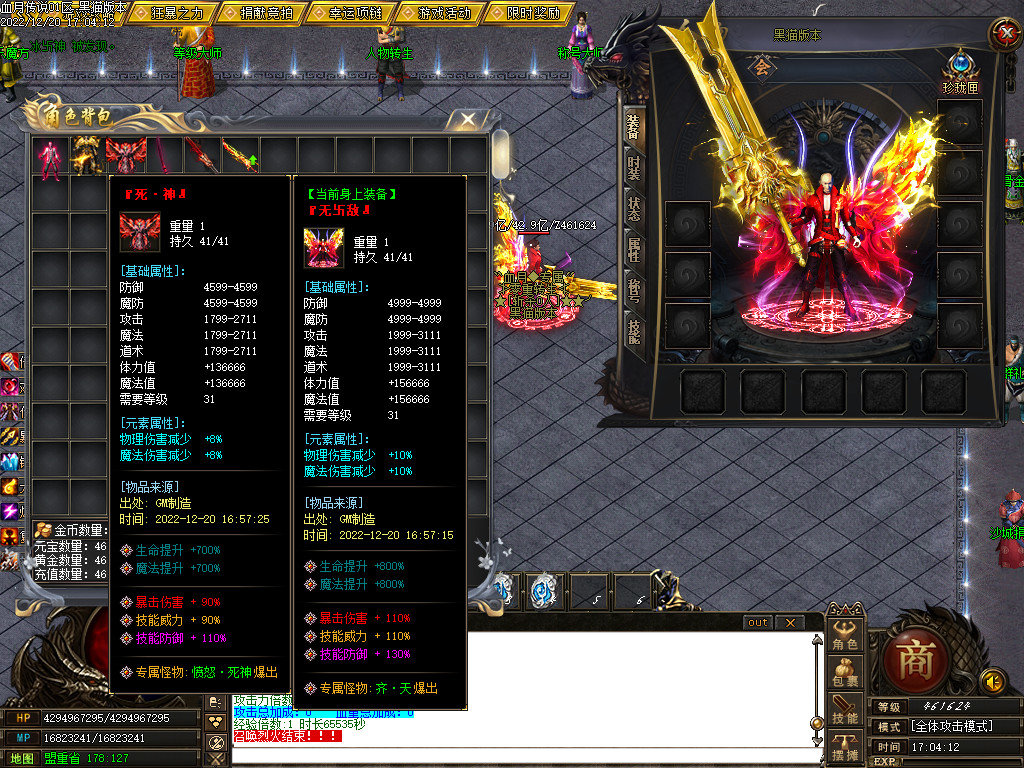Select the red character costume in first bag slot
The width and height of the screenshot is (1024, 768).
click(49, 157)
